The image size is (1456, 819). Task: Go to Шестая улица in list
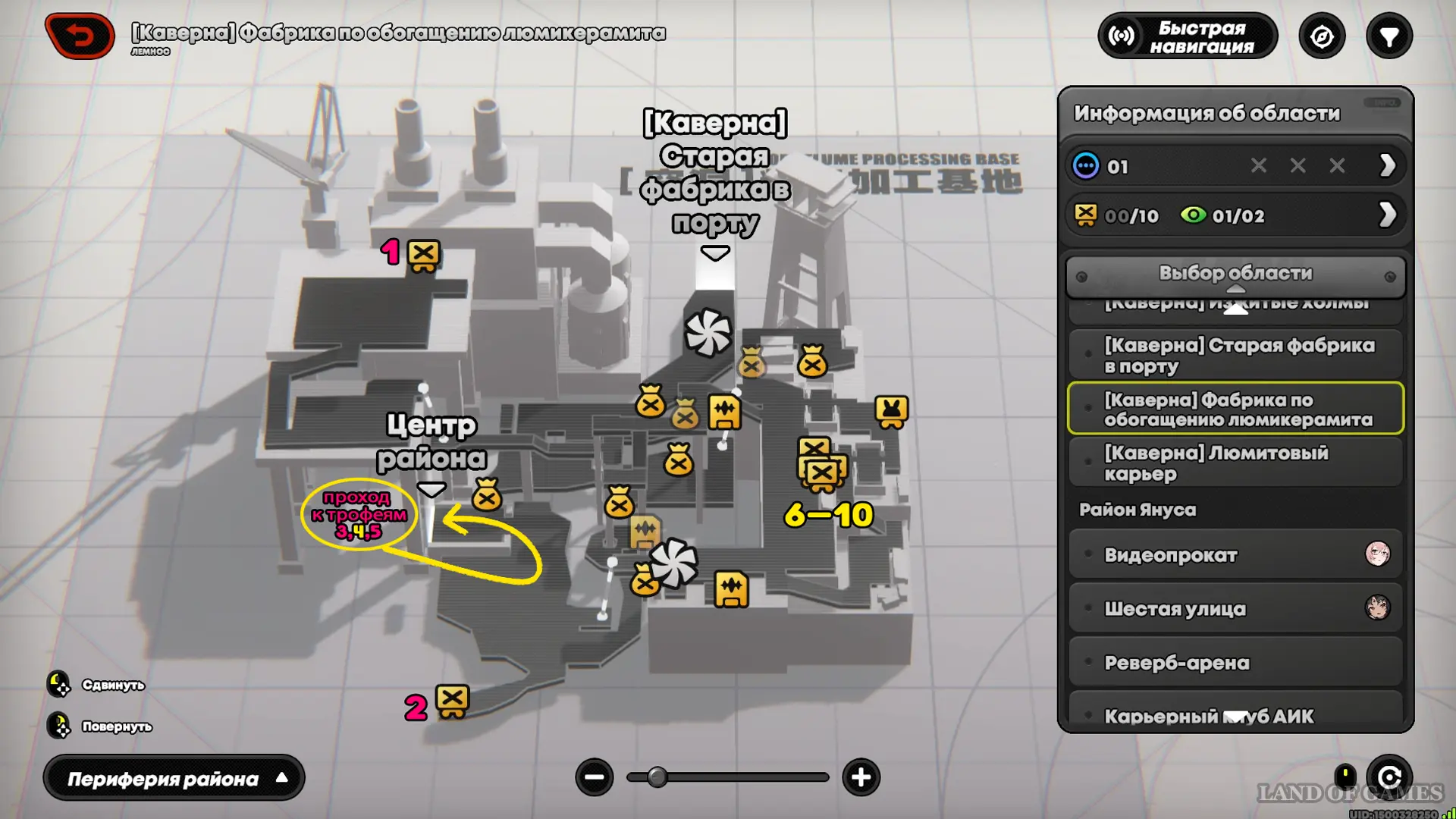[1235, 609]
